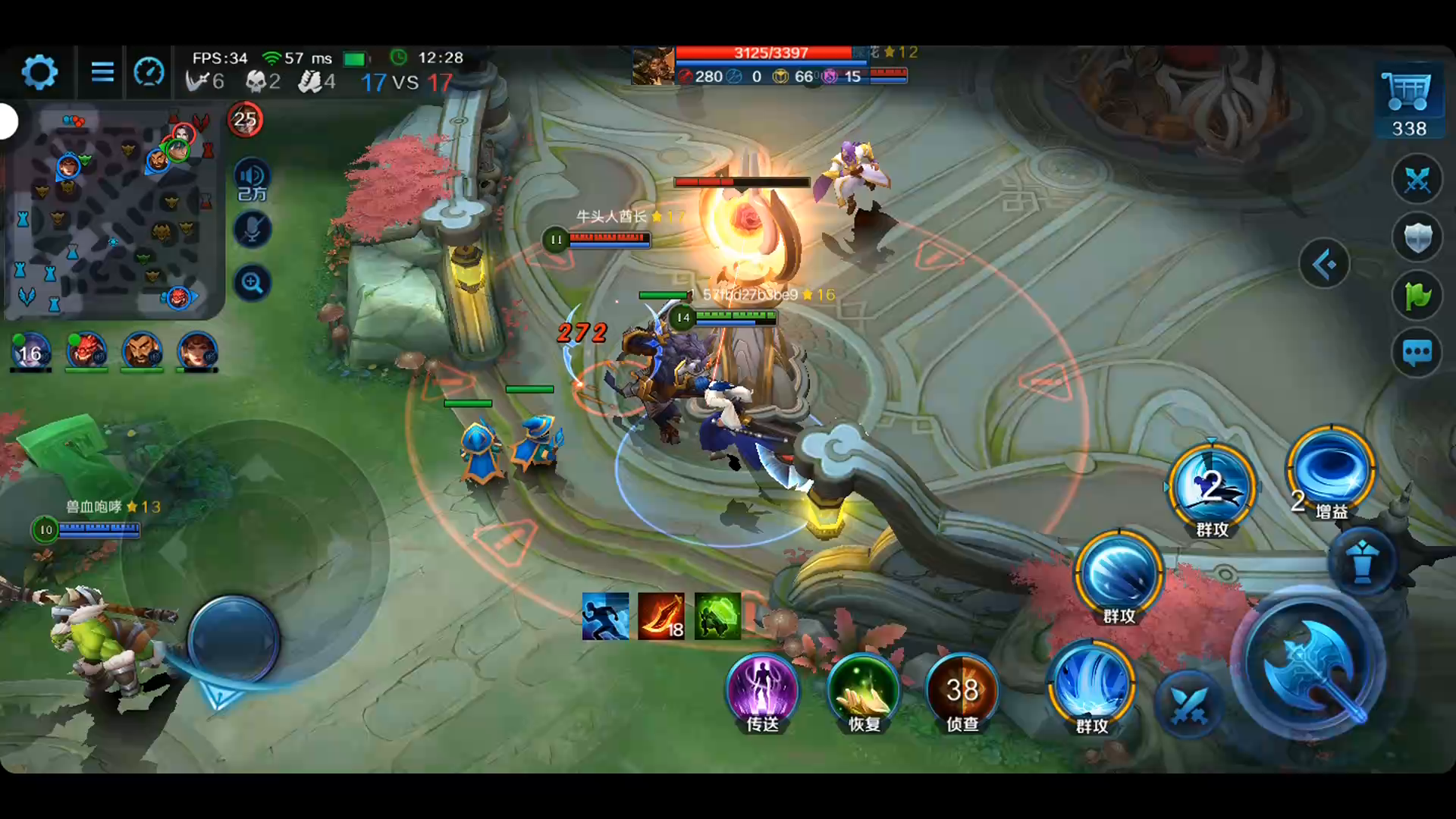Image resolution: width=1456 pixels, height=819 pixels.
Task: Open the shop cart showing 338 gold
Action: click(1408, 102)
